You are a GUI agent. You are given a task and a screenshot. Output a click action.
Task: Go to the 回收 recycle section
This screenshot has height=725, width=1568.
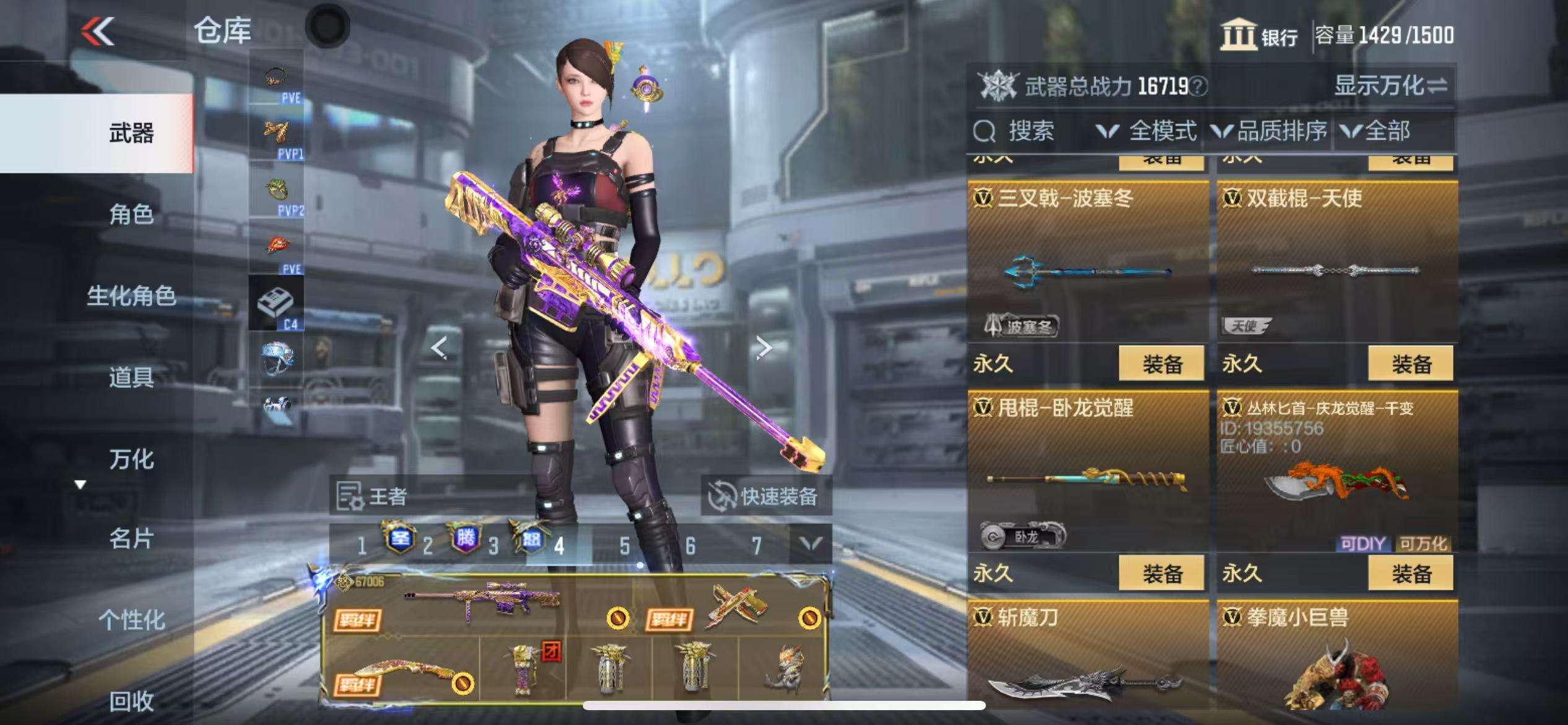tap(131, 701)
